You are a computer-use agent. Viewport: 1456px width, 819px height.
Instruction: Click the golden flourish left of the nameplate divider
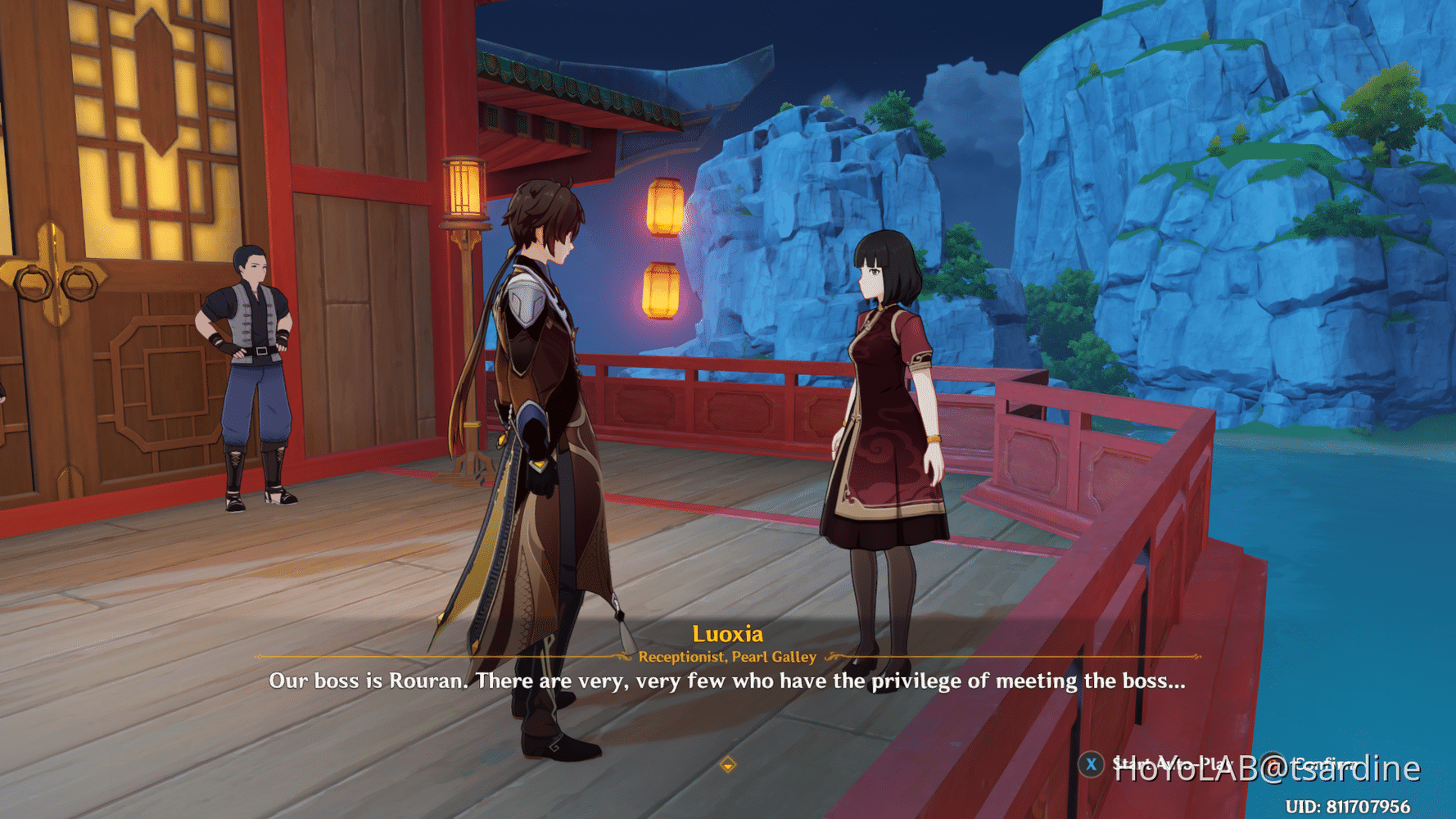[x=622, y=657]
